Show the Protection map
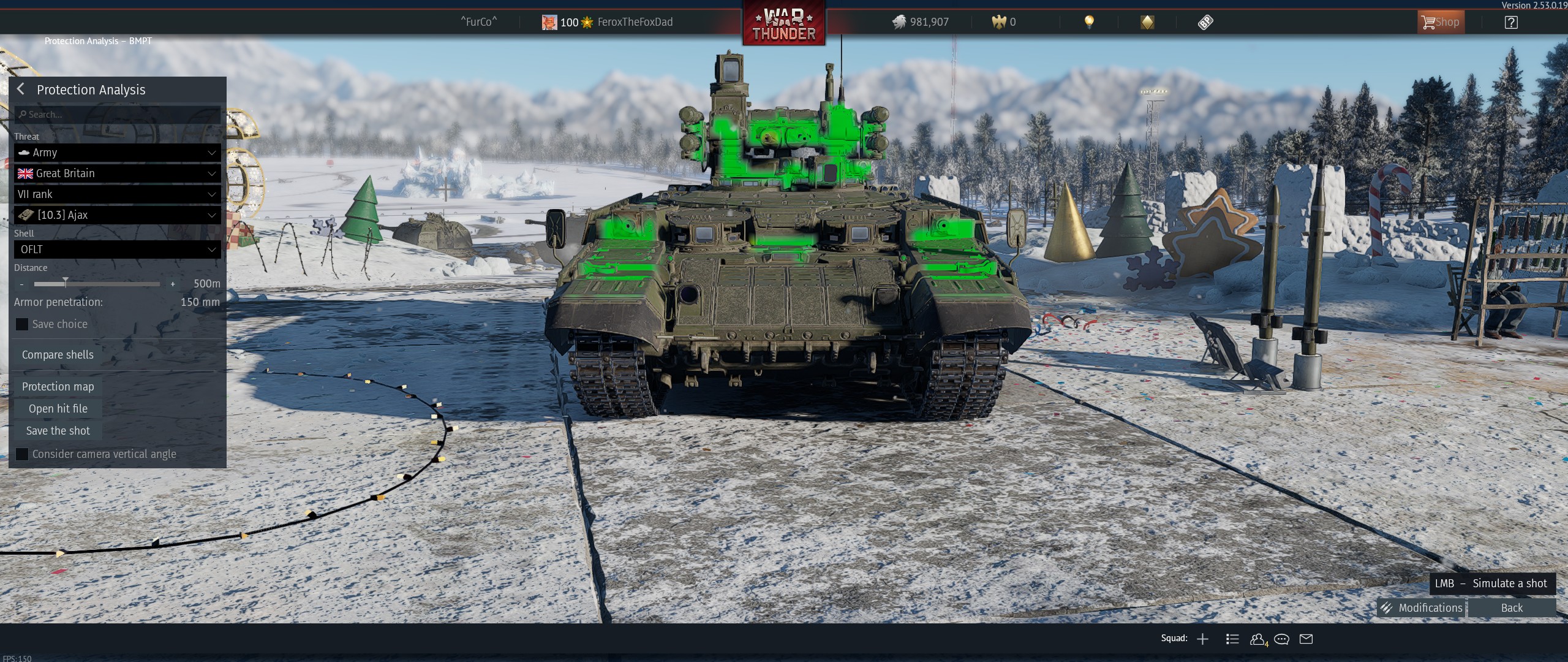The image size is (1568, 662). tap(58, 387)
